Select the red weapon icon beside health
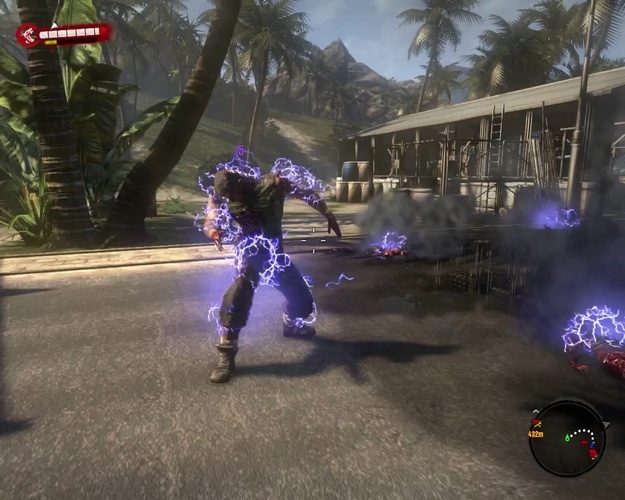The width and height of the screenshot is (625, 500). point(26,35)
